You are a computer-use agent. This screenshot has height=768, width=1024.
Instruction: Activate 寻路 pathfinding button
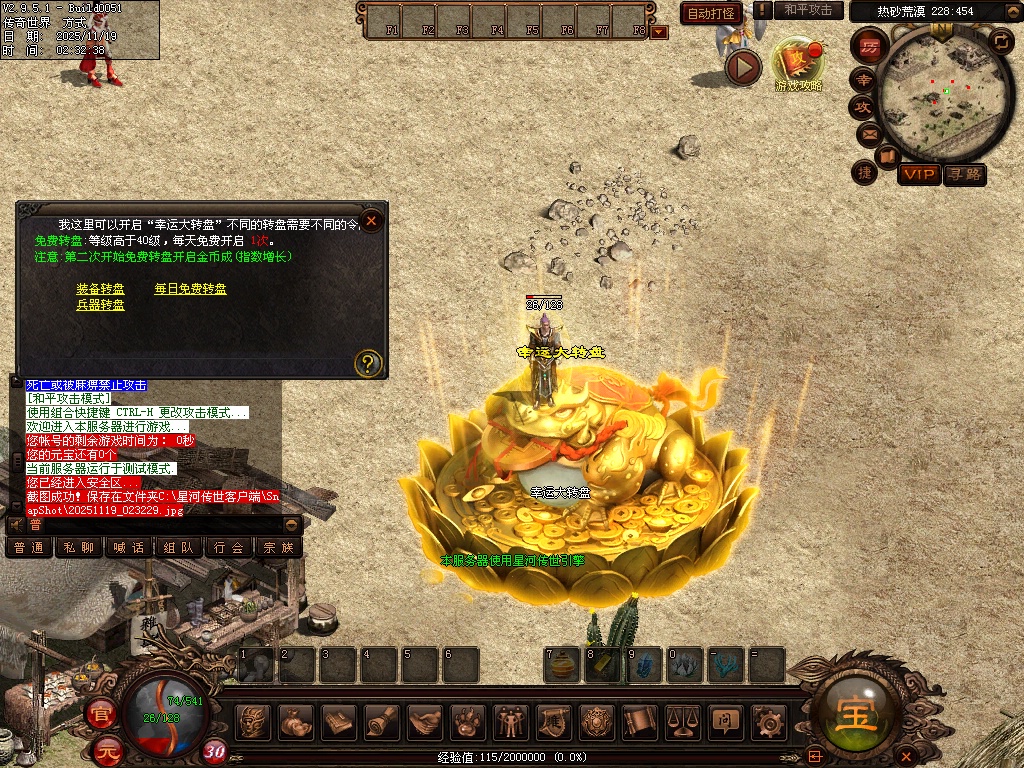(x=964, y=174)
